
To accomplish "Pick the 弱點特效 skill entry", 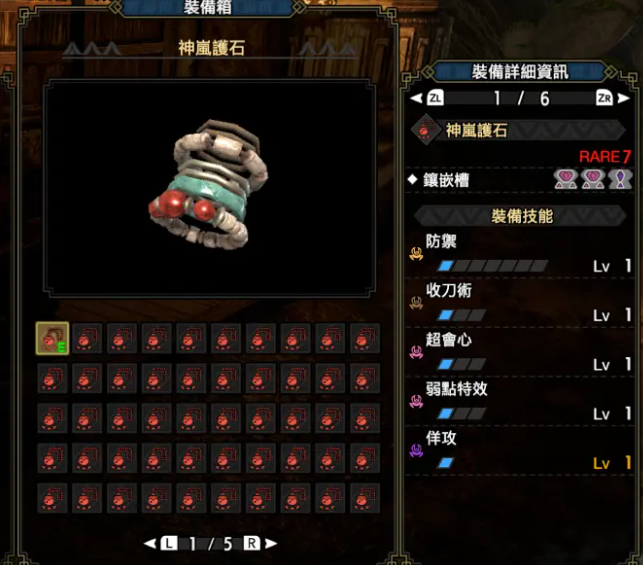I will click(x=520, y=400).
